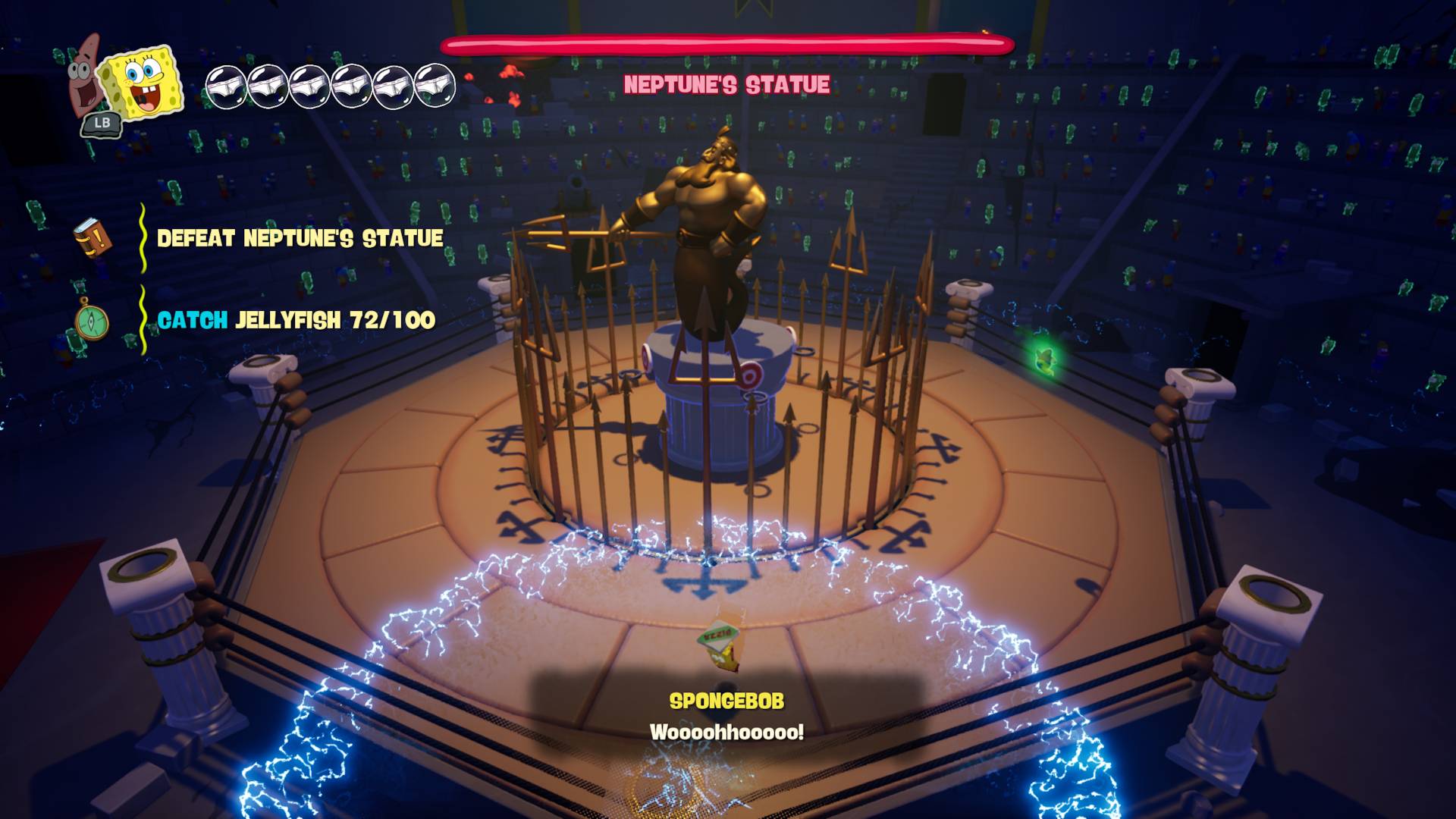This screenshot has width=1456, height=819.
Task: Switch to the Patrick character portrait
Action: point(84,77)
